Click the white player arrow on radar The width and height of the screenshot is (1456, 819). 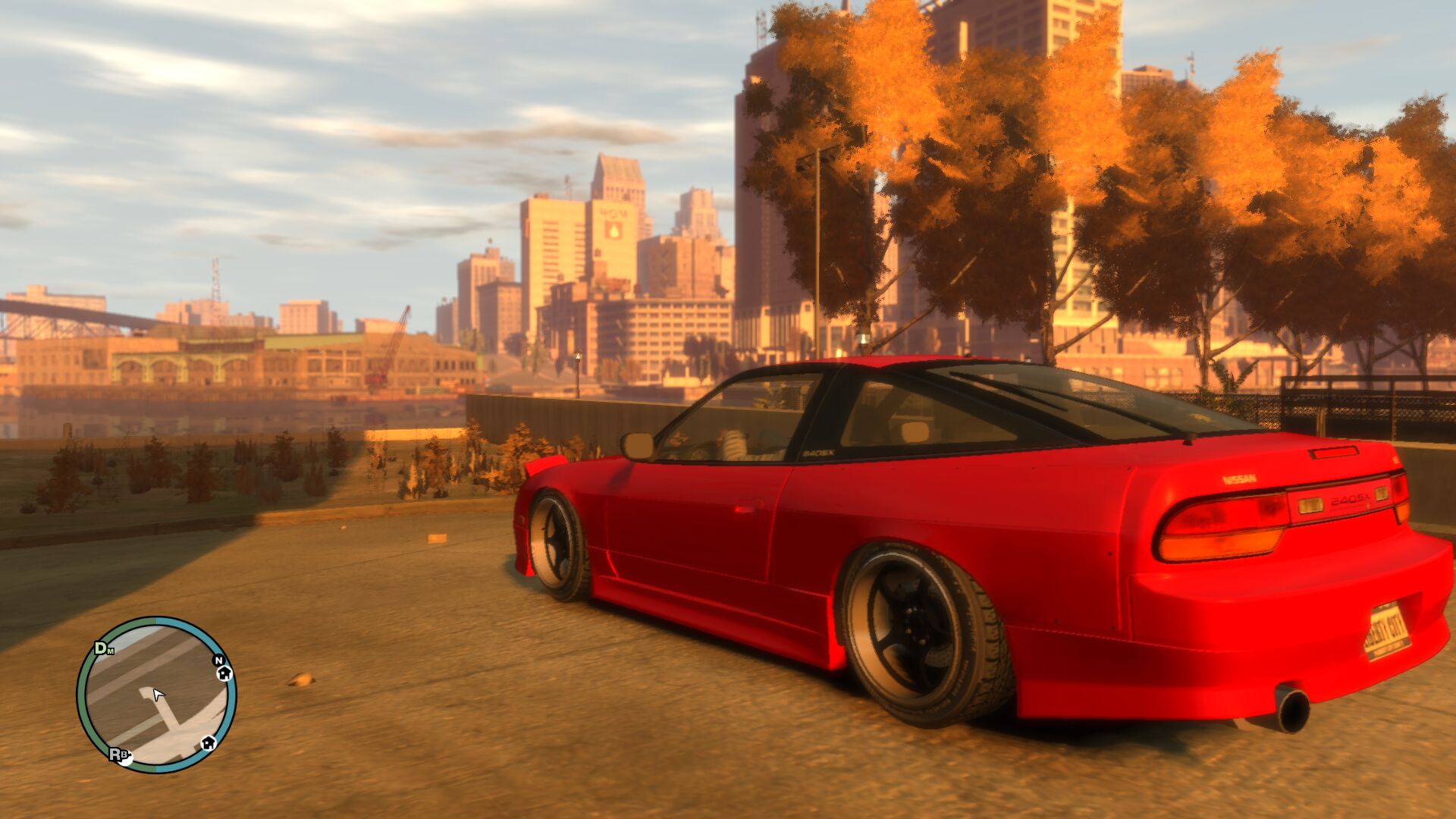(x=158, y=695)
